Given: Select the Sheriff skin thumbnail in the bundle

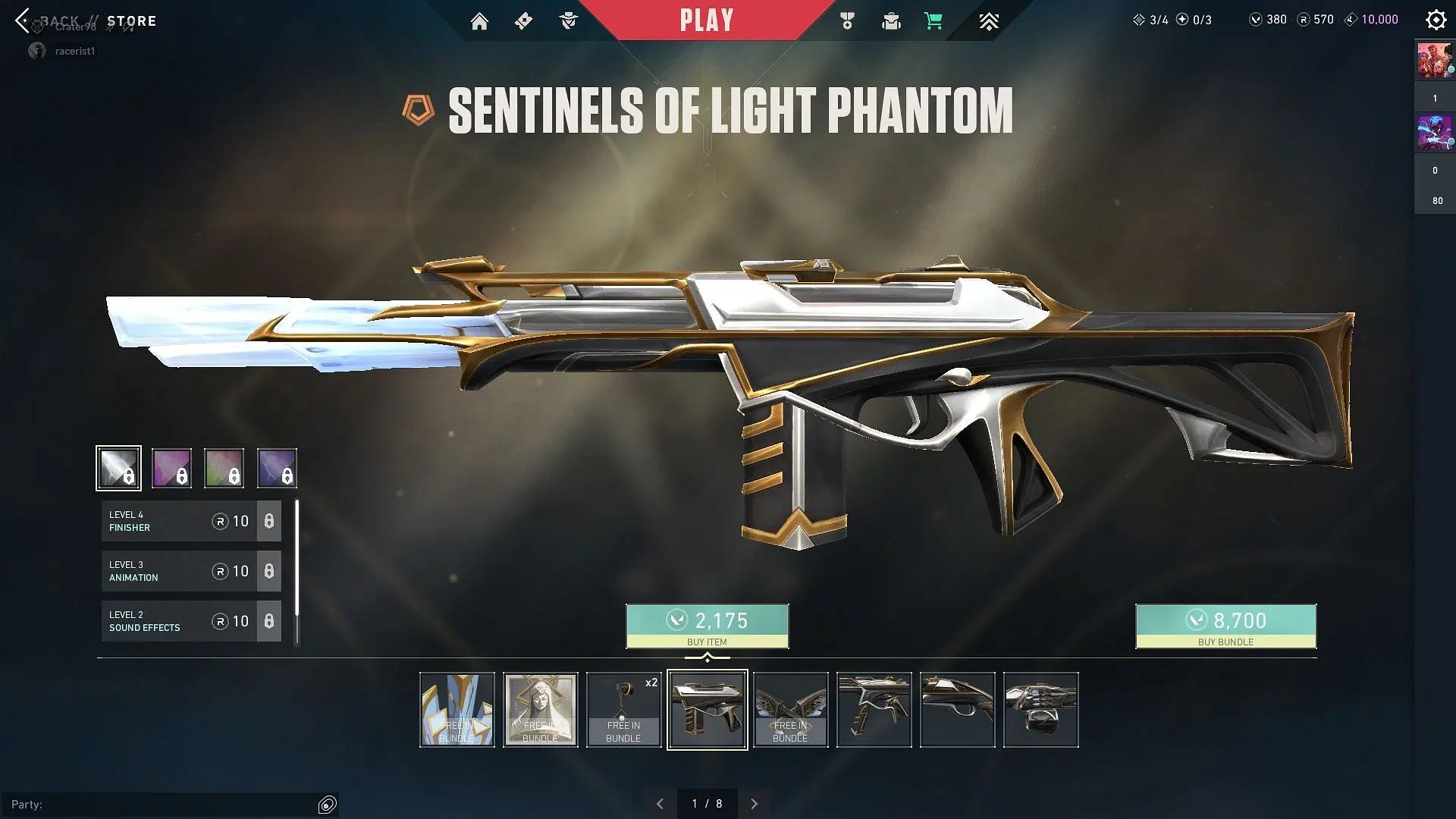Looking at the screenshot, I should tap(874, 709).
